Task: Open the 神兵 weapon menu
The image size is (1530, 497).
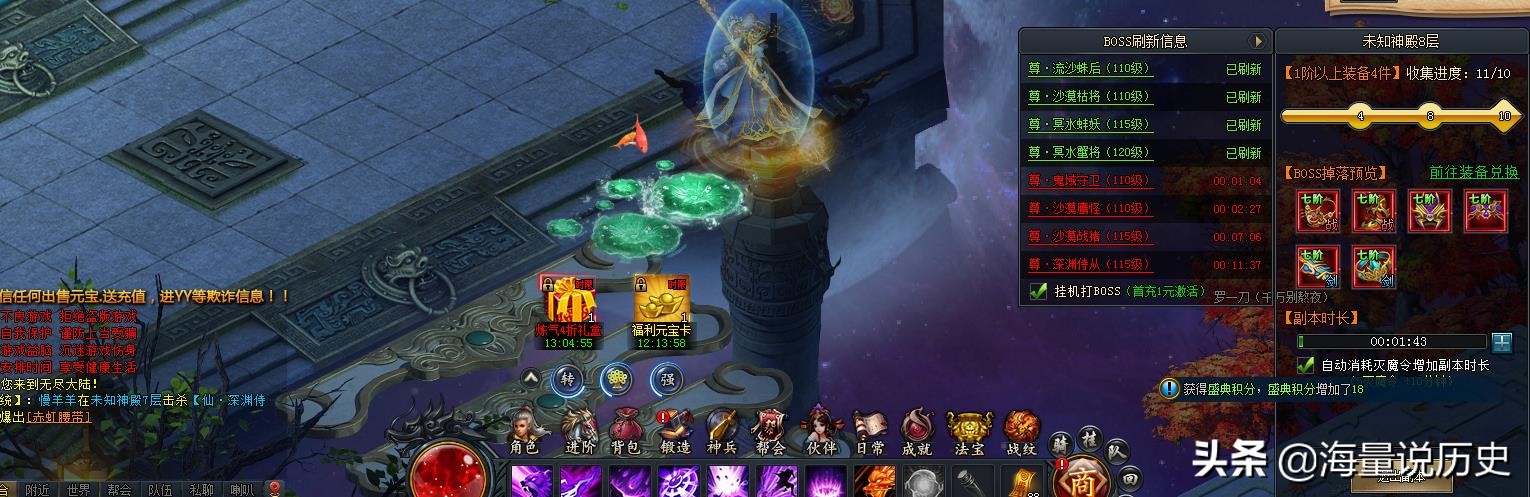Action: point(722,432)
